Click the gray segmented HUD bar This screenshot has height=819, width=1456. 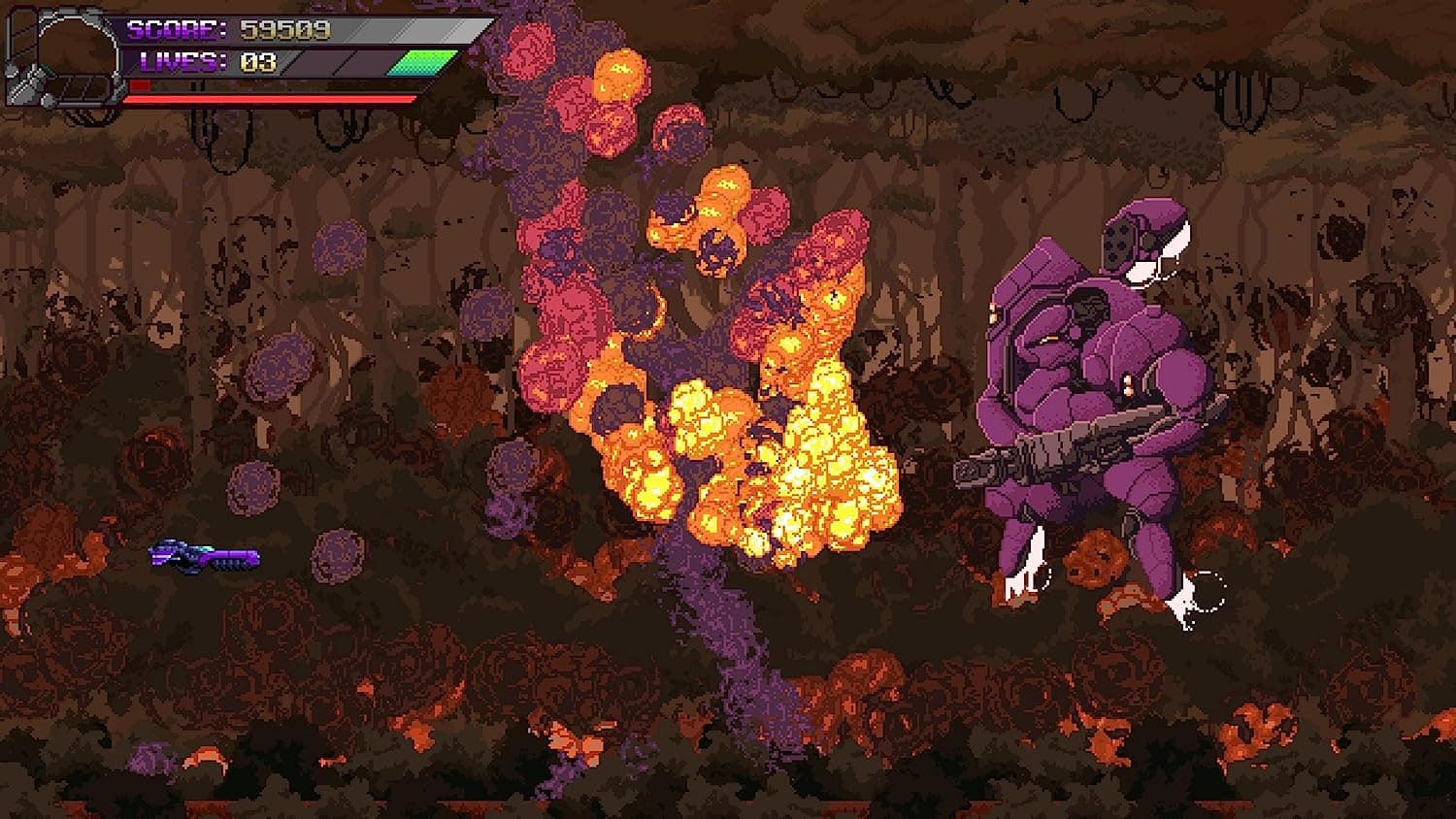click(x=379, y=29)
